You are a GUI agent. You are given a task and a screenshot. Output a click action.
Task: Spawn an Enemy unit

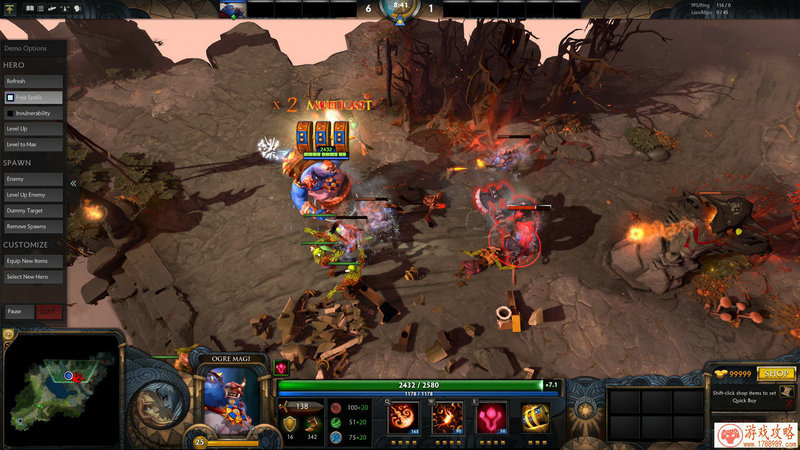(34, 179)
